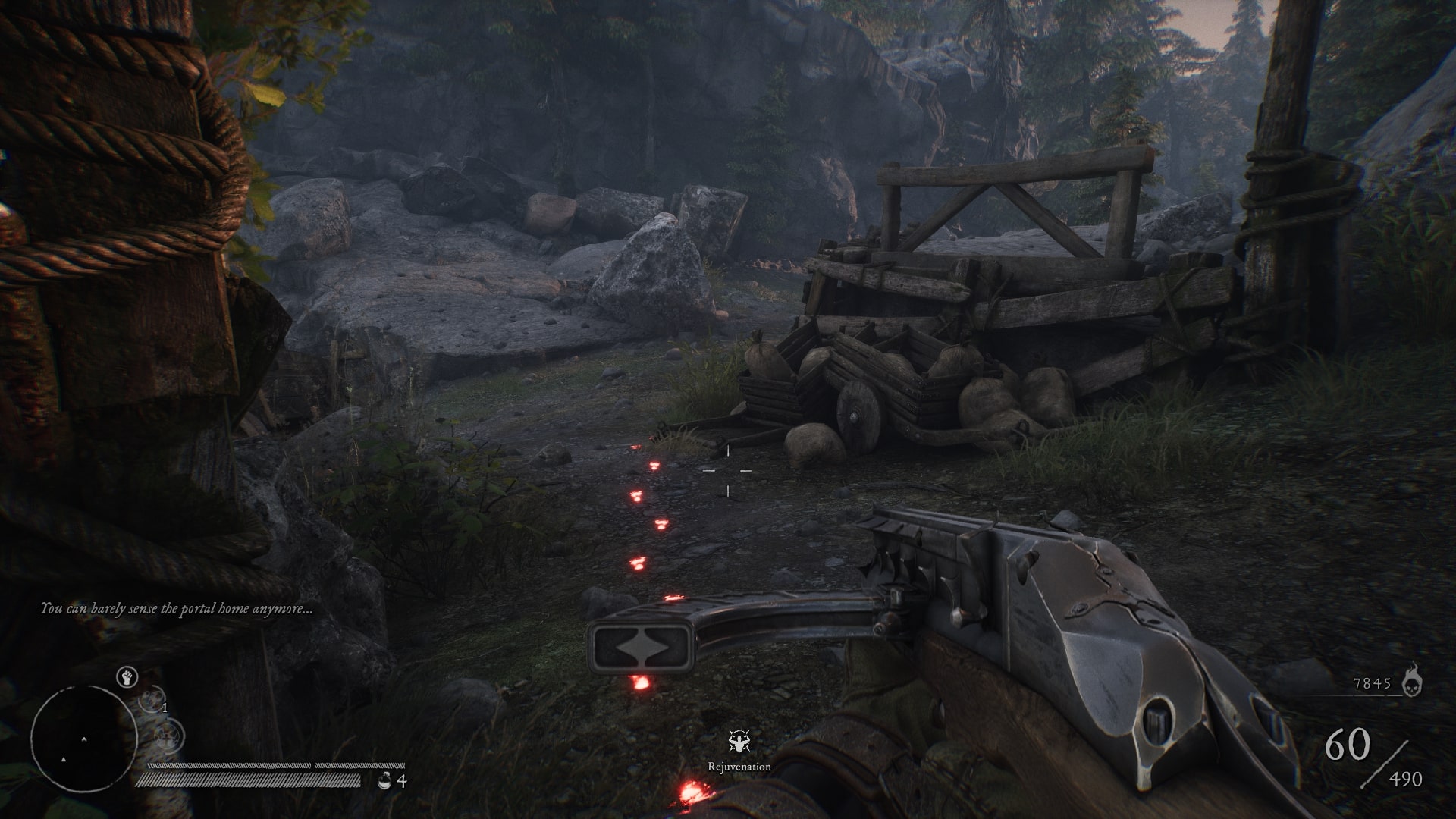
Task: Use the healing potion flask icon
Action: click(x=384, y=781)
